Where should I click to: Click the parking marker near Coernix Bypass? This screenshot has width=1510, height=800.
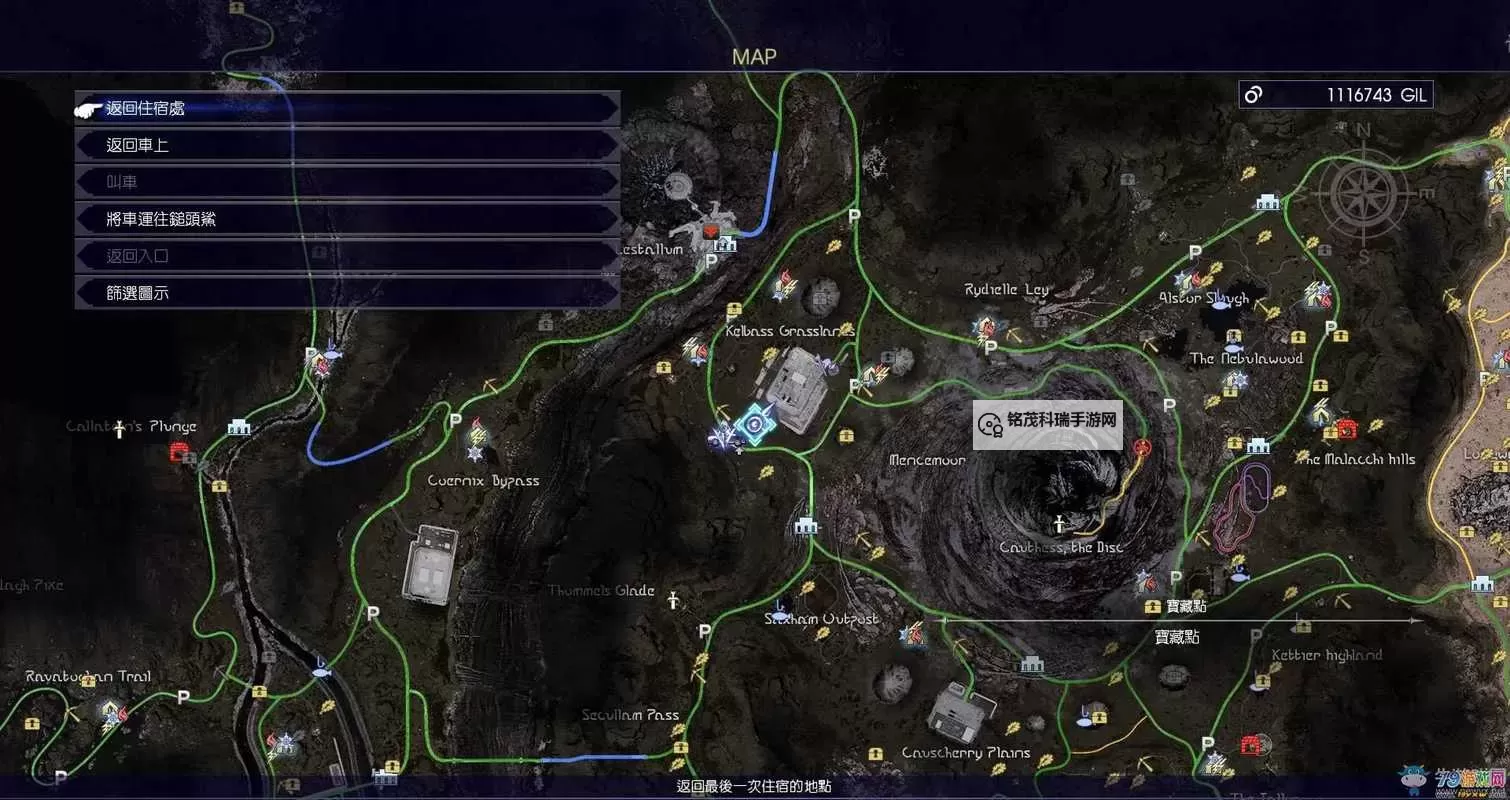tap(456, 421)
